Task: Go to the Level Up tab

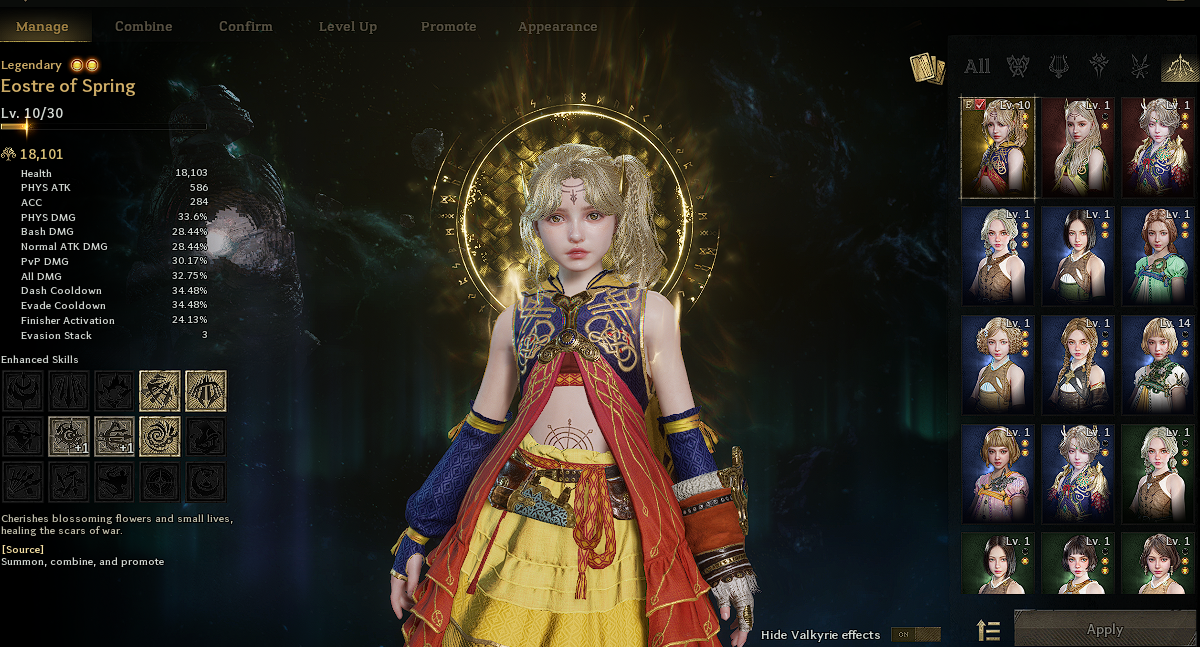Action: 348,27
